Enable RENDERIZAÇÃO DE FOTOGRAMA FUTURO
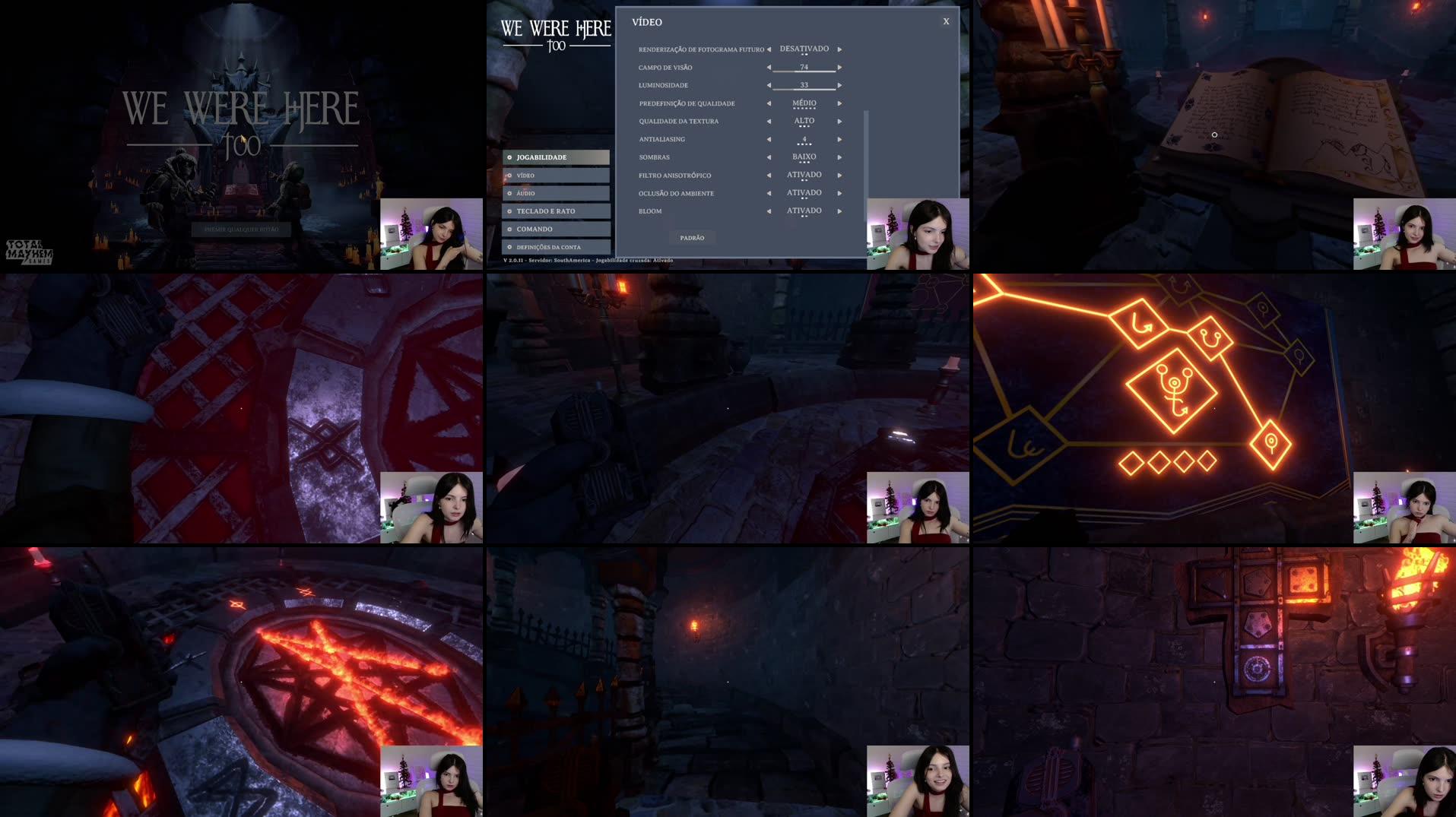Viewport: 1456px width, 817px height. [839, 49]
